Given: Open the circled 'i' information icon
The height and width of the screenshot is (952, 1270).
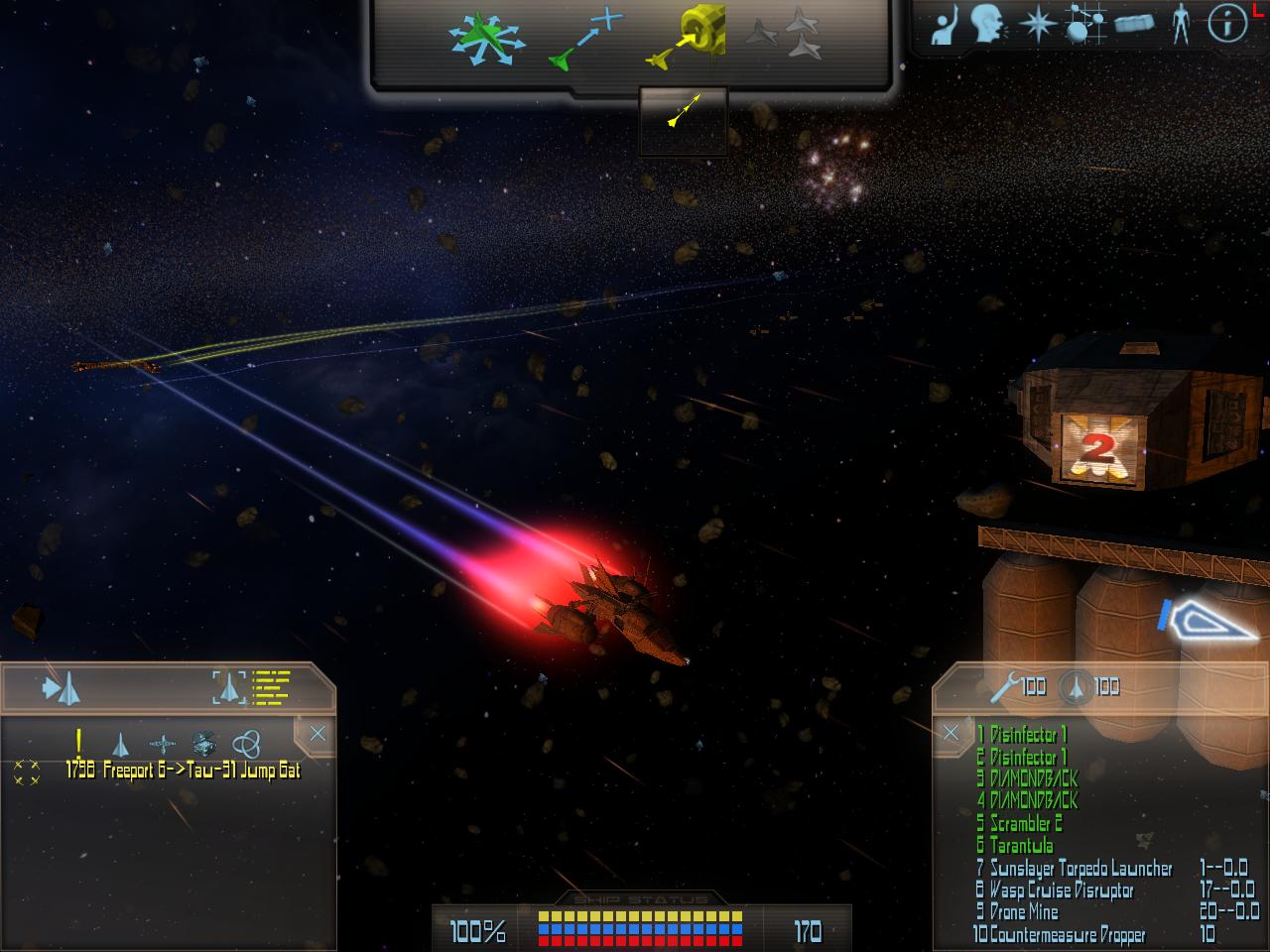Looking at the screenshot, I should coord(1226,25).
